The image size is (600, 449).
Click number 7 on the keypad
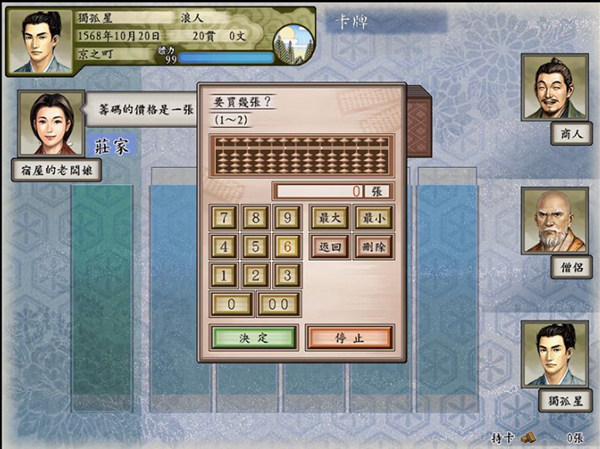click(226, 217)
